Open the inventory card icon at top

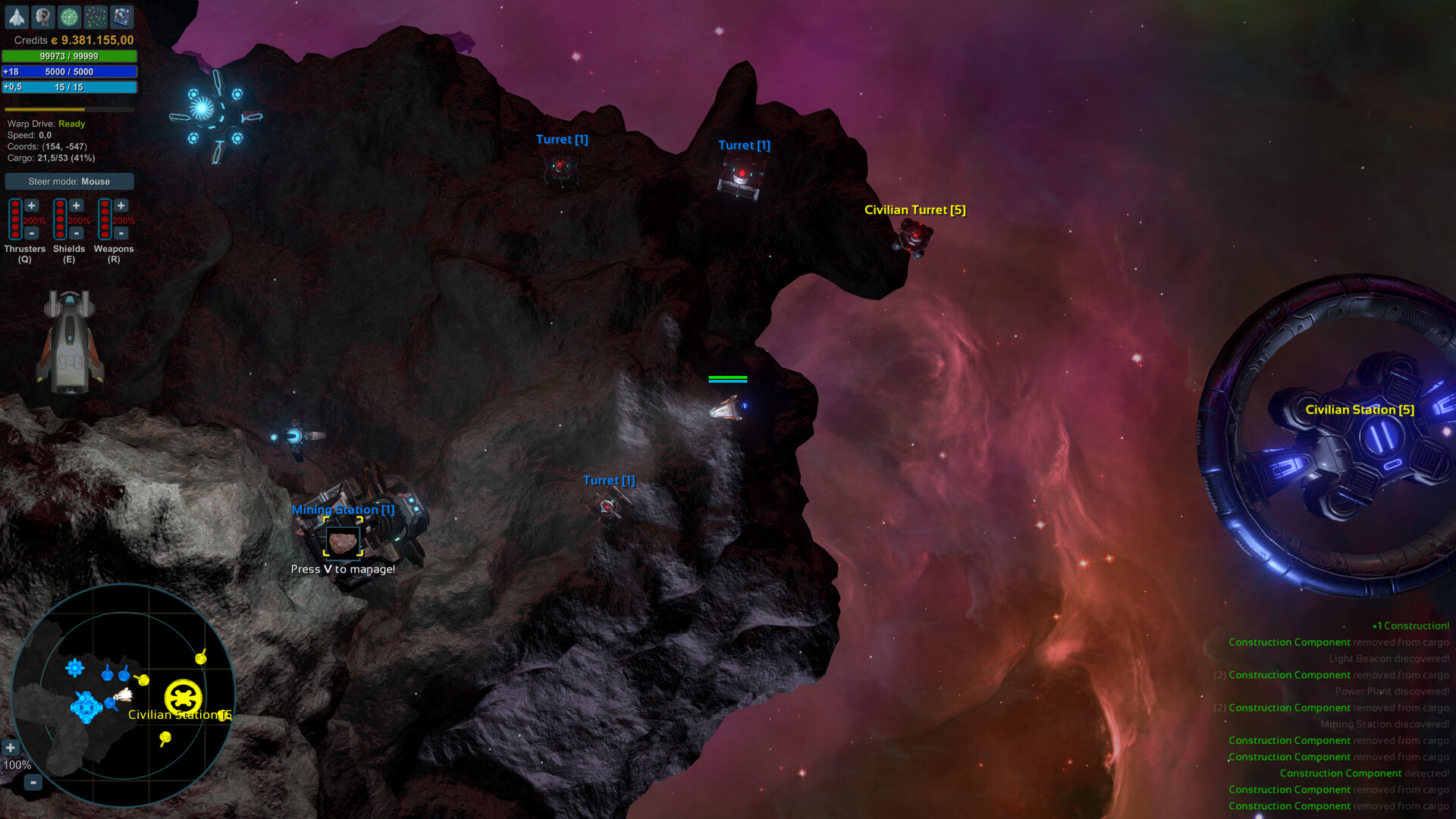[121, 17]
